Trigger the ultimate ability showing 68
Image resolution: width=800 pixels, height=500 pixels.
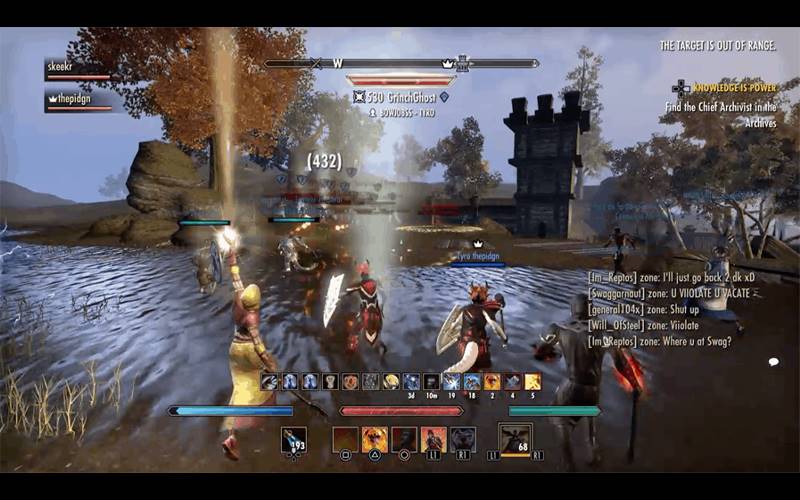point(515,438)
